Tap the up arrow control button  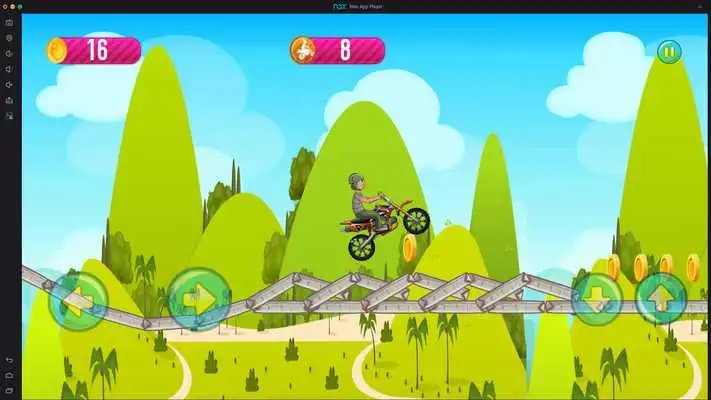point(661,297)
